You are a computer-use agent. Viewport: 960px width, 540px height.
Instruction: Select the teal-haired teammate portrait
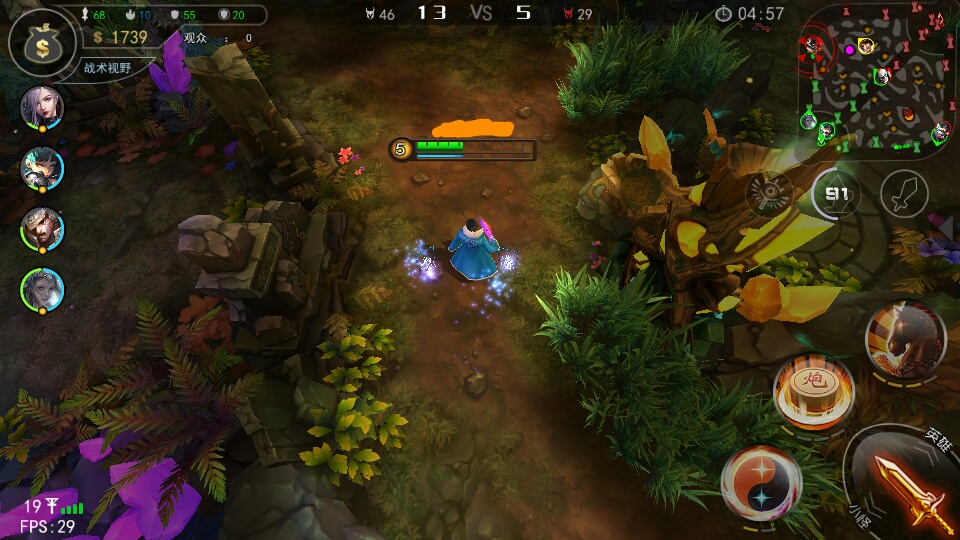pos(42,168)
